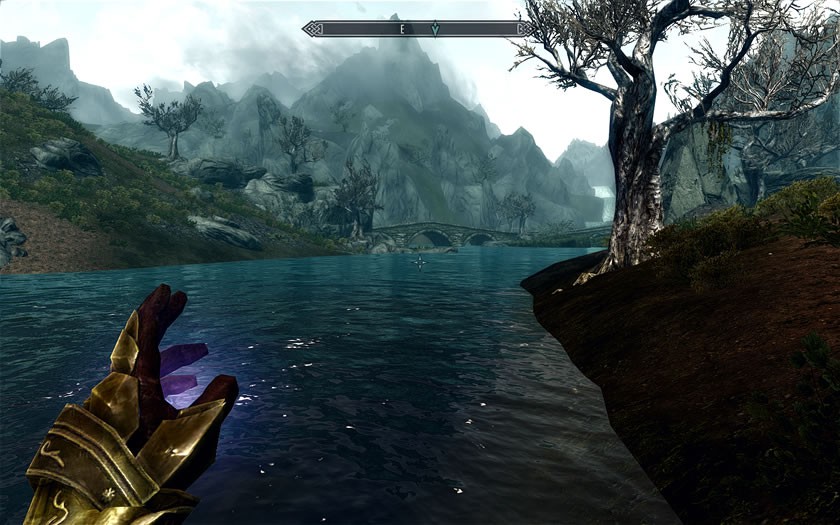Click the quest marker arrow on the compass

click(435, 29)
